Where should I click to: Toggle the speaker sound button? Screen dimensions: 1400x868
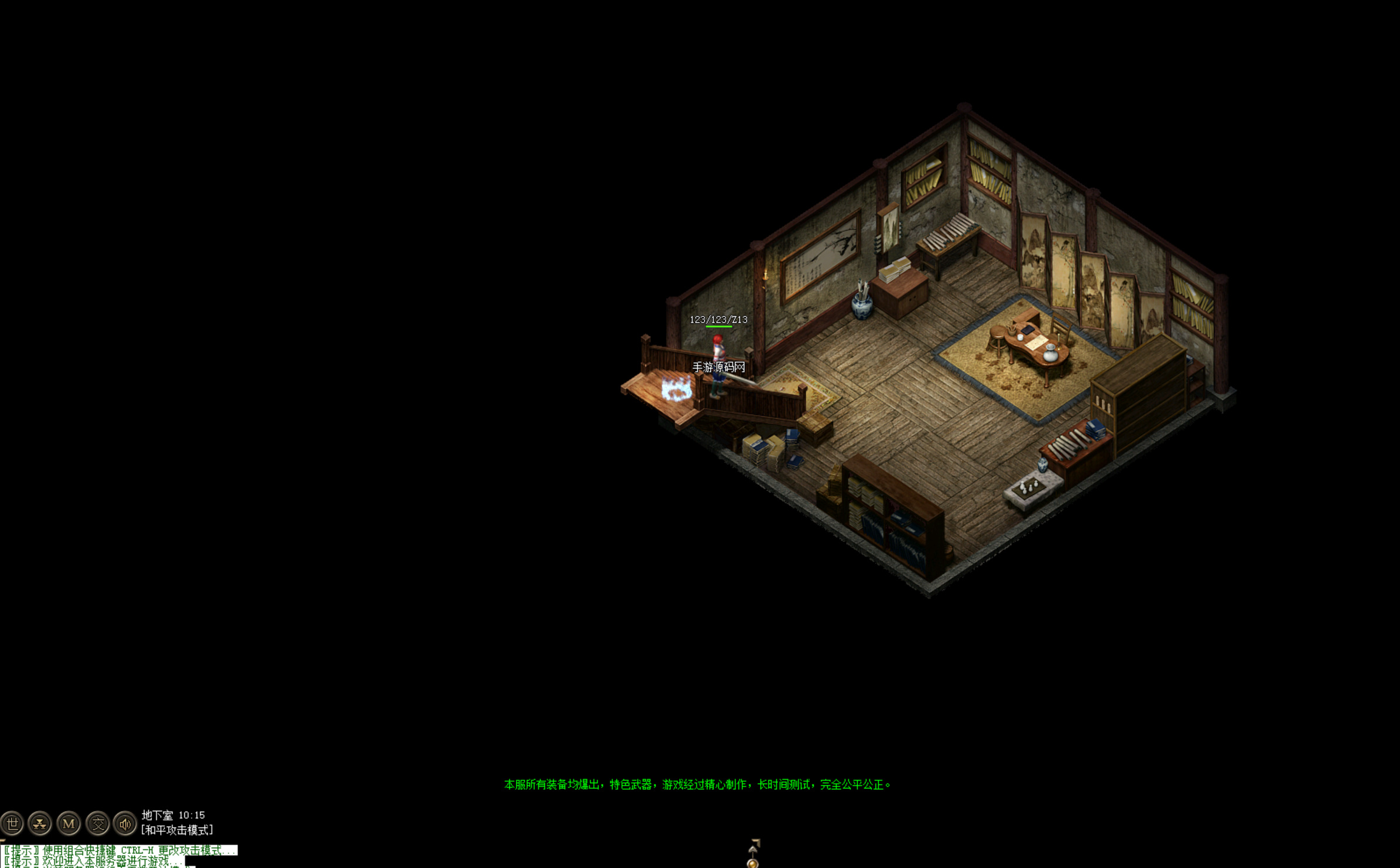125,823
